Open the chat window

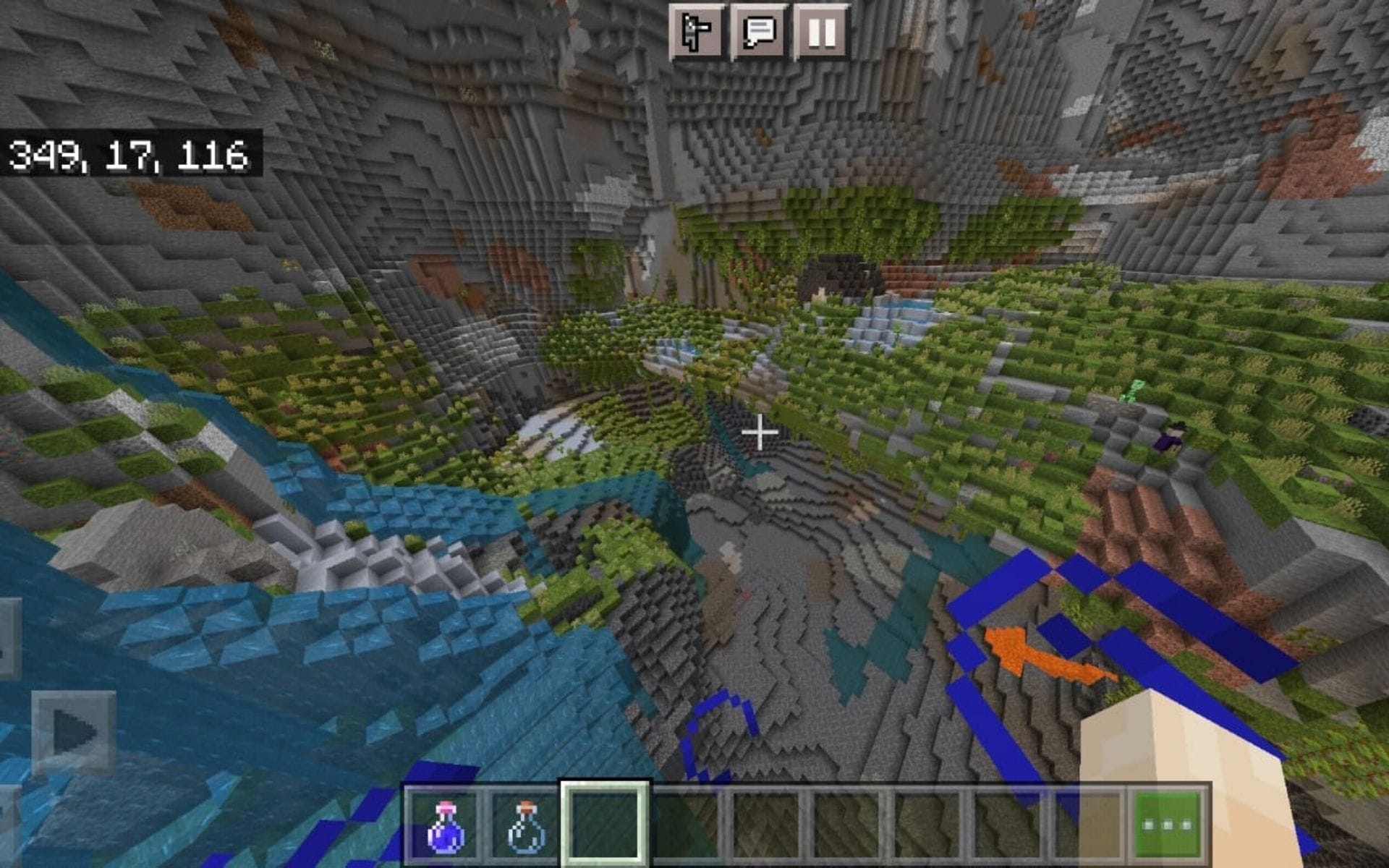[x=758, y=30]
